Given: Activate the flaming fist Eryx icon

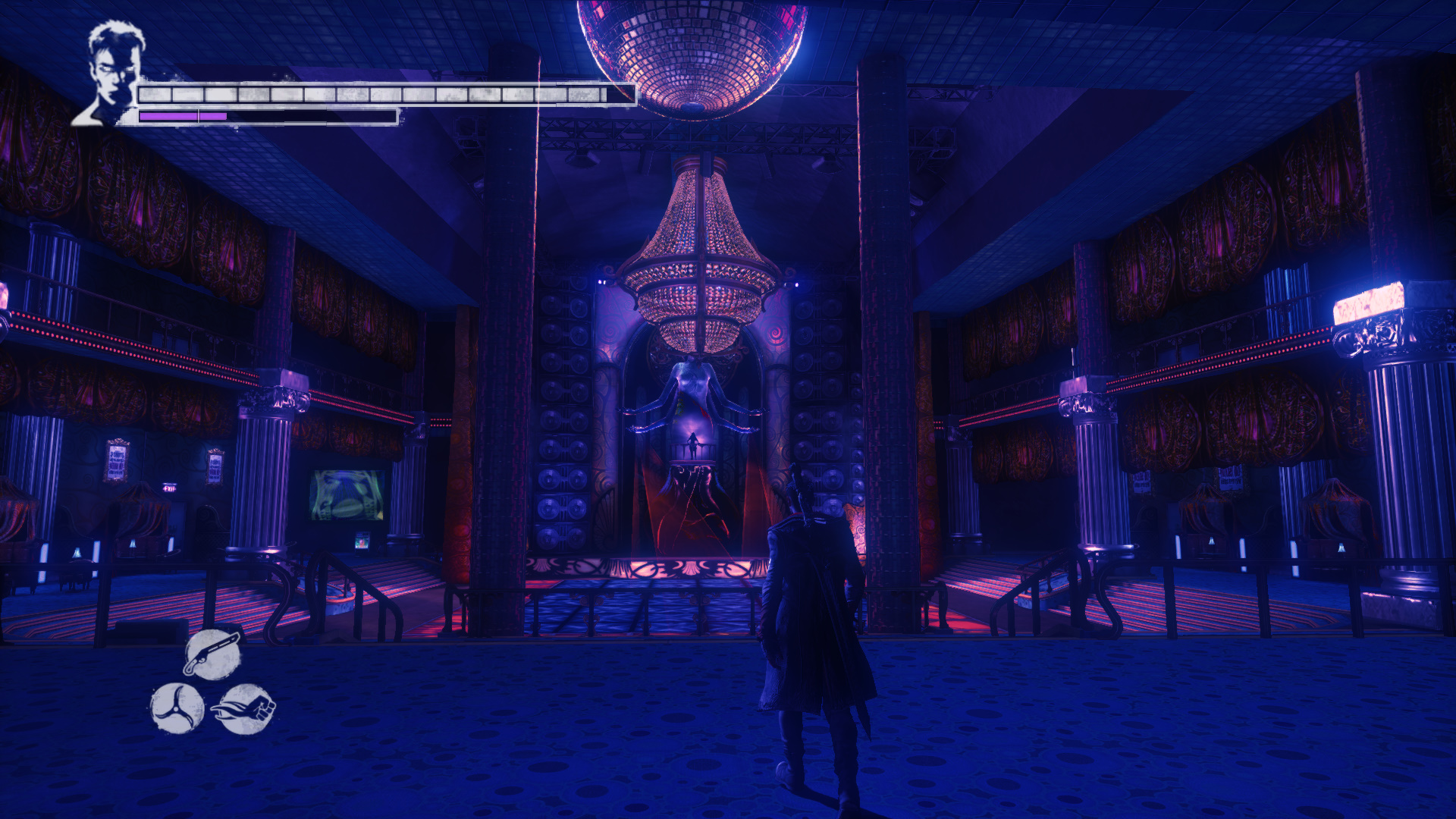Looking at the screenshot, I should pos(246,708).
